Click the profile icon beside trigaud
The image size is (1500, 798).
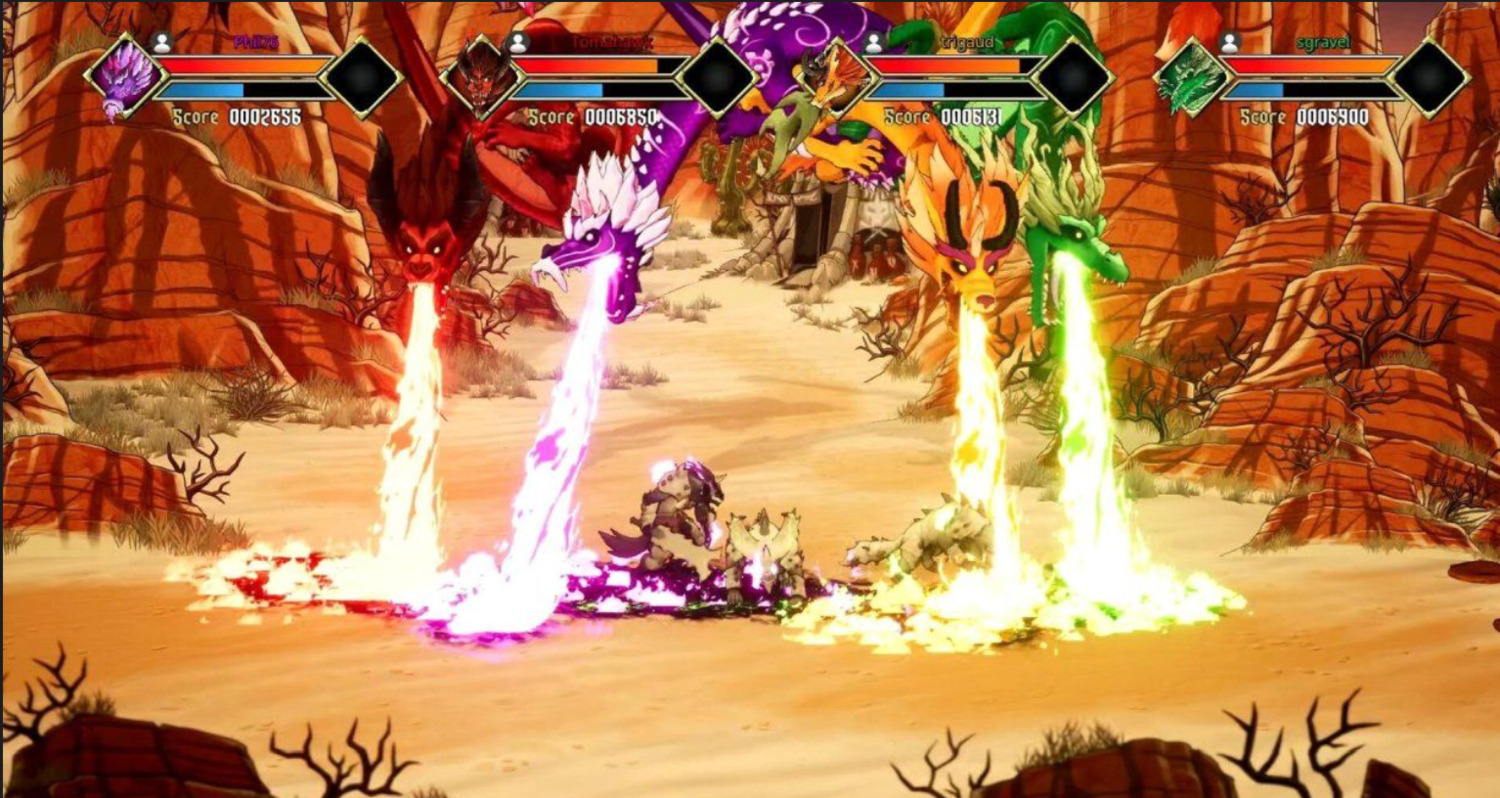(873, 43)
